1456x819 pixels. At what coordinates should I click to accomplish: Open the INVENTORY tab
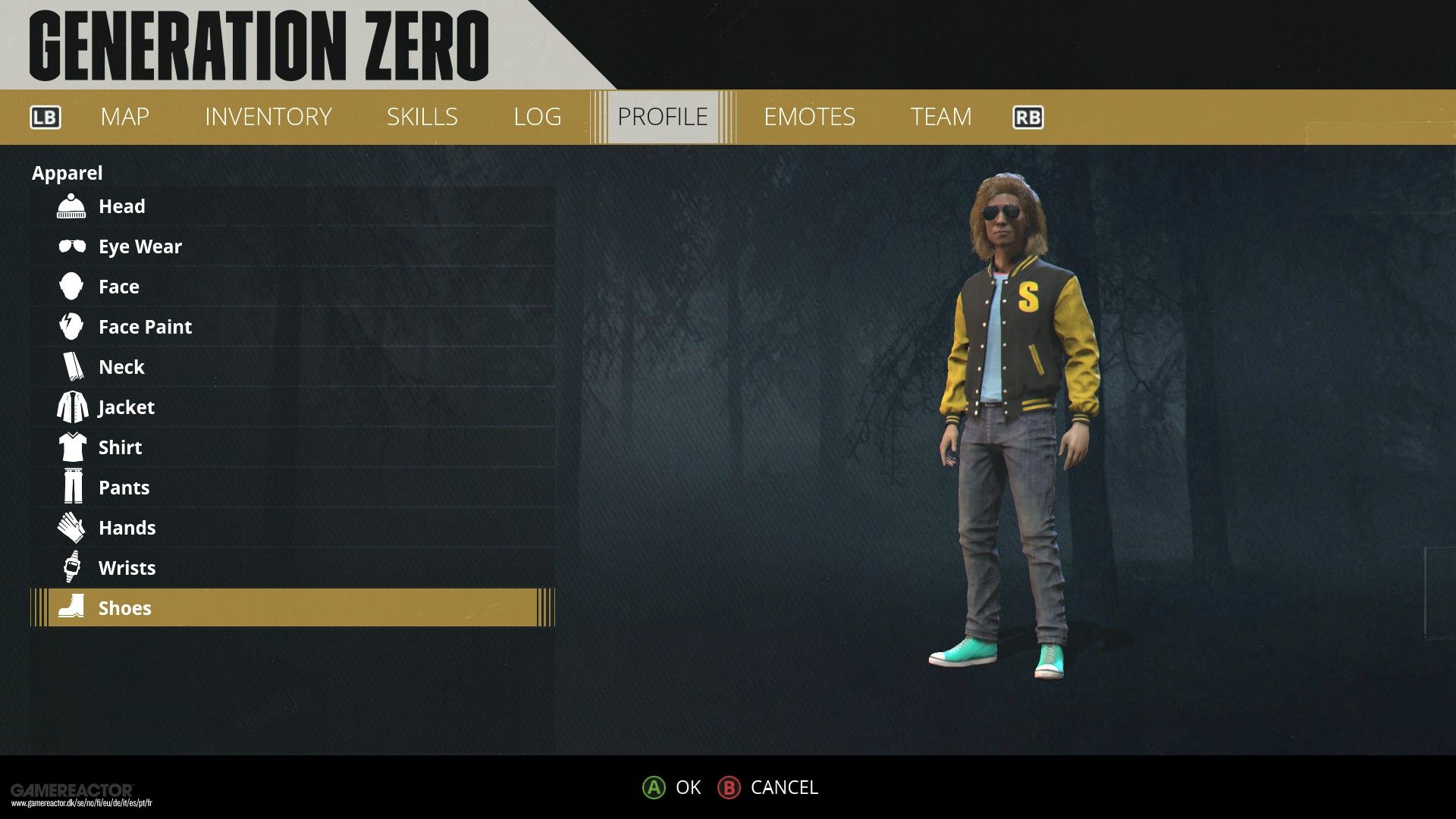pos(267,117)
